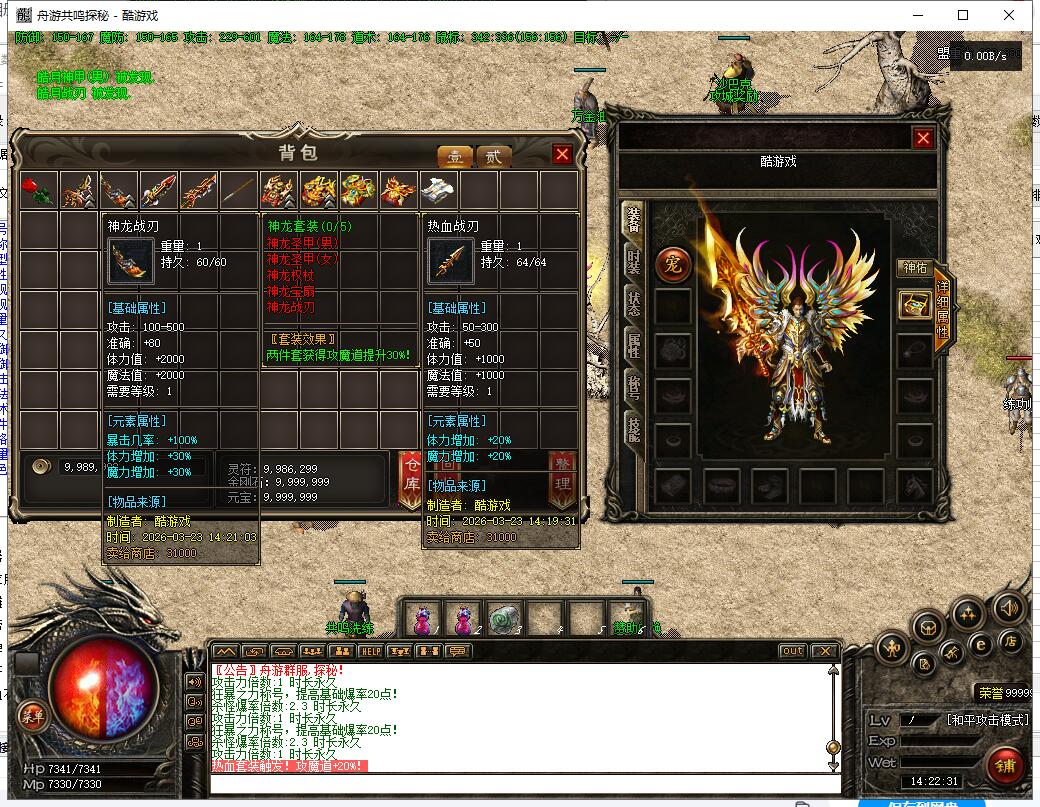Close the 背包 inventory window

562,154
